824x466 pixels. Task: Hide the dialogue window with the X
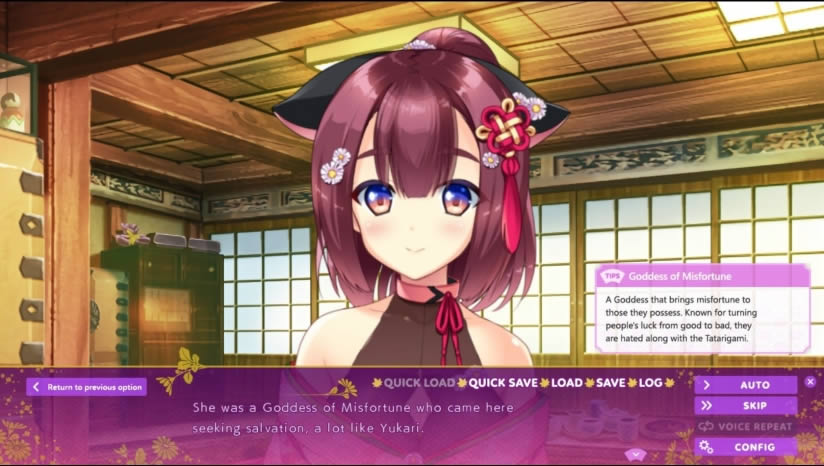coord(810,382)
